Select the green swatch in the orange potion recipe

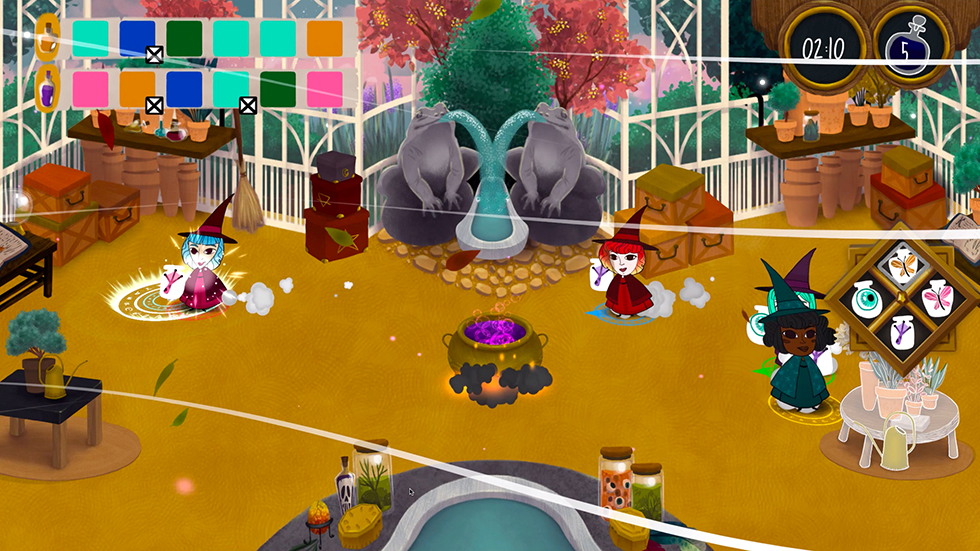point(185,39)
